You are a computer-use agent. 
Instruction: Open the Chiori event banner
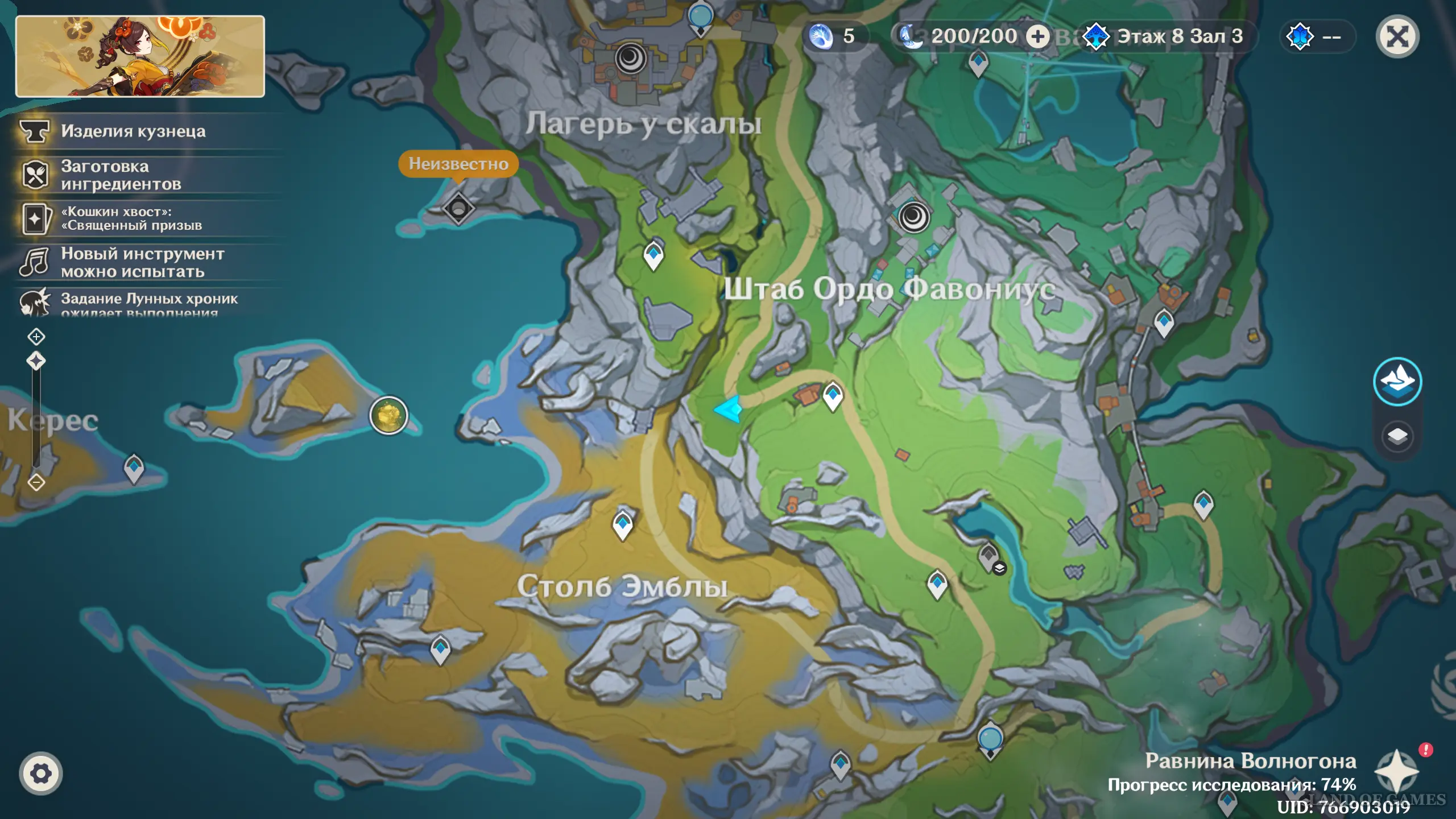click(x=140, y=56)
